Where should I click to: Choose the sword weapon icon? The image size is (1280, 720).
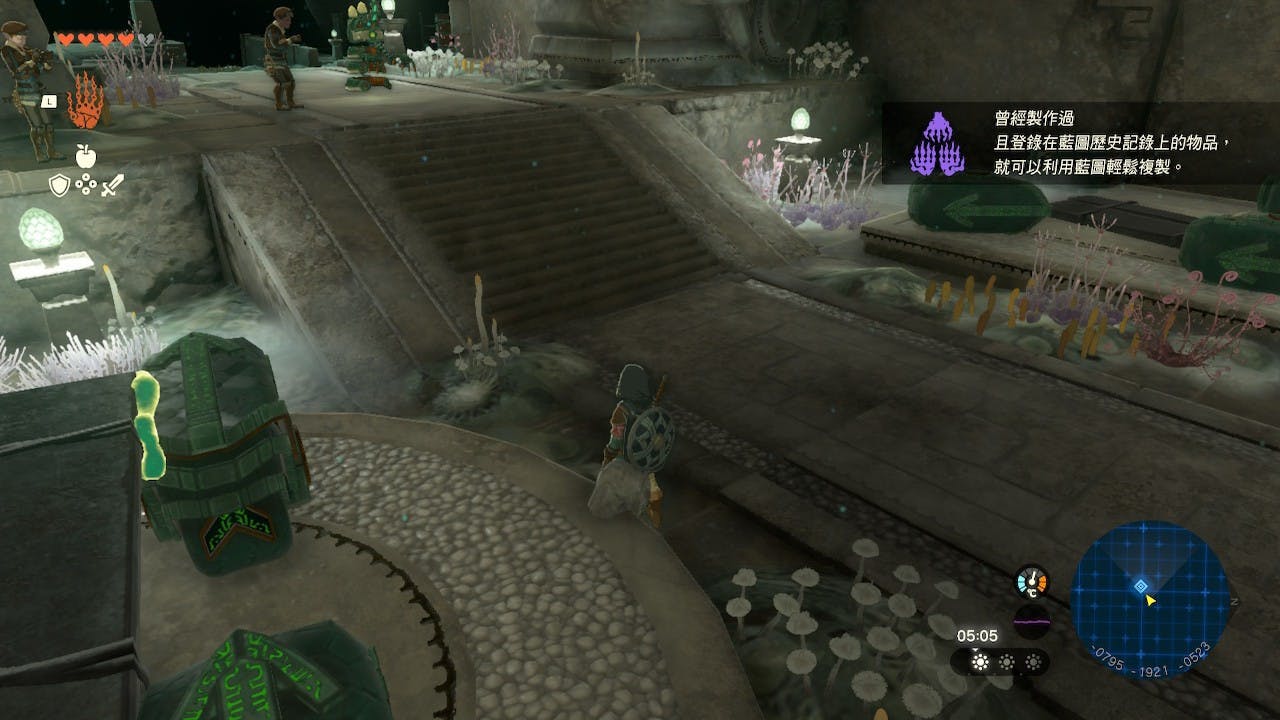[x=111, y=185]
